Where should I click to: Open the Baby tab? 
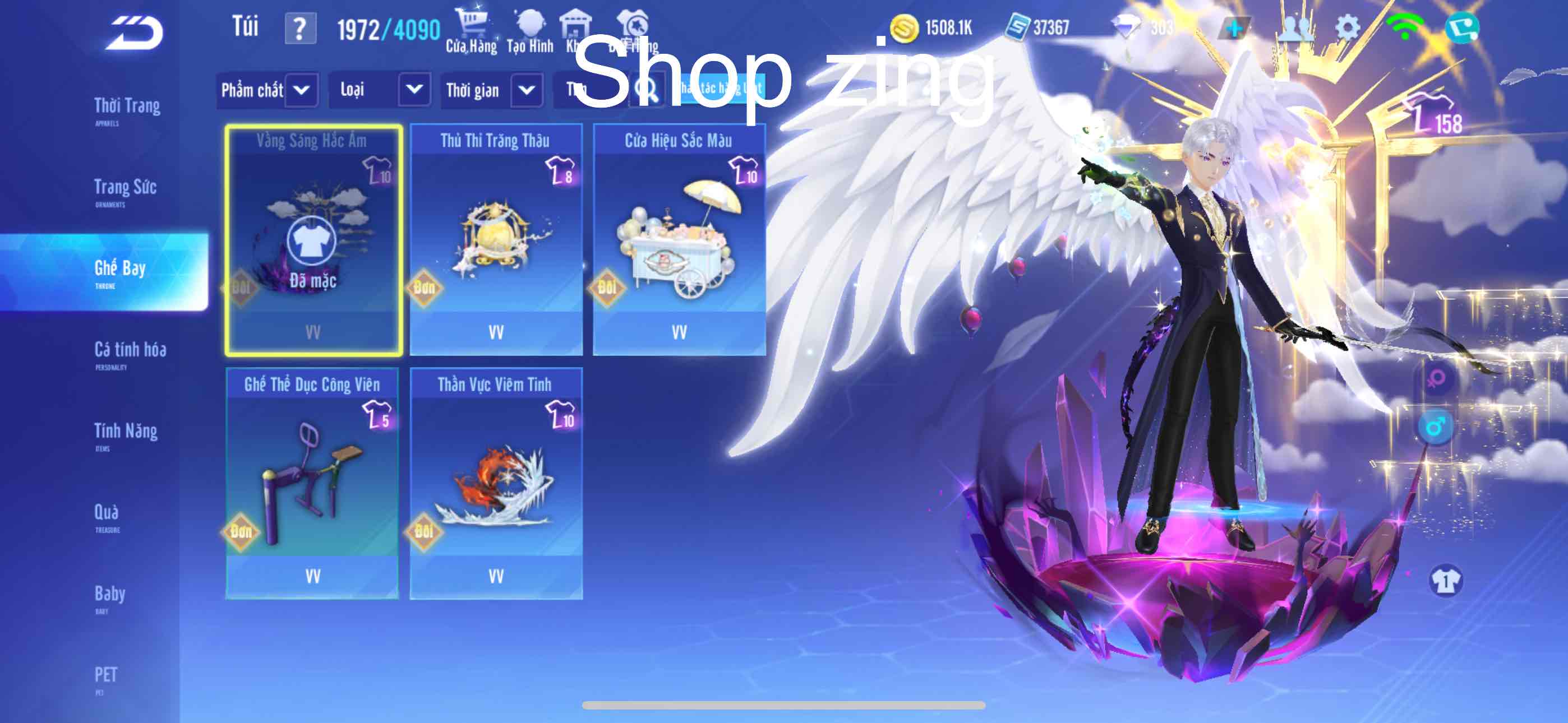[x=109, y=597]
